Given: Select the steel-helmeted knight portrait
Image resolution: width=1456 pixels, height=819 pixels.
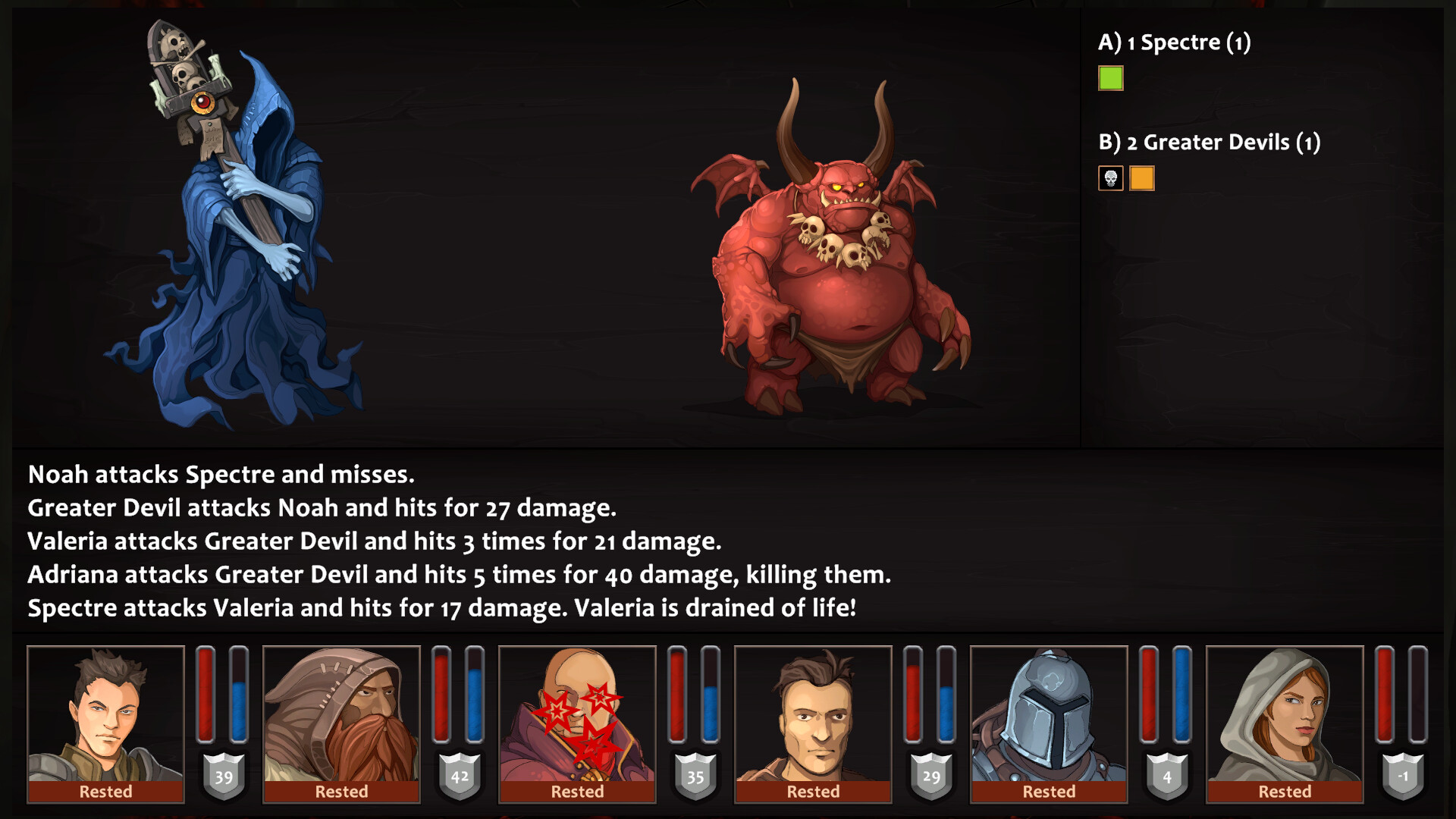Looking at the screenshot, I should point(1049,715).
